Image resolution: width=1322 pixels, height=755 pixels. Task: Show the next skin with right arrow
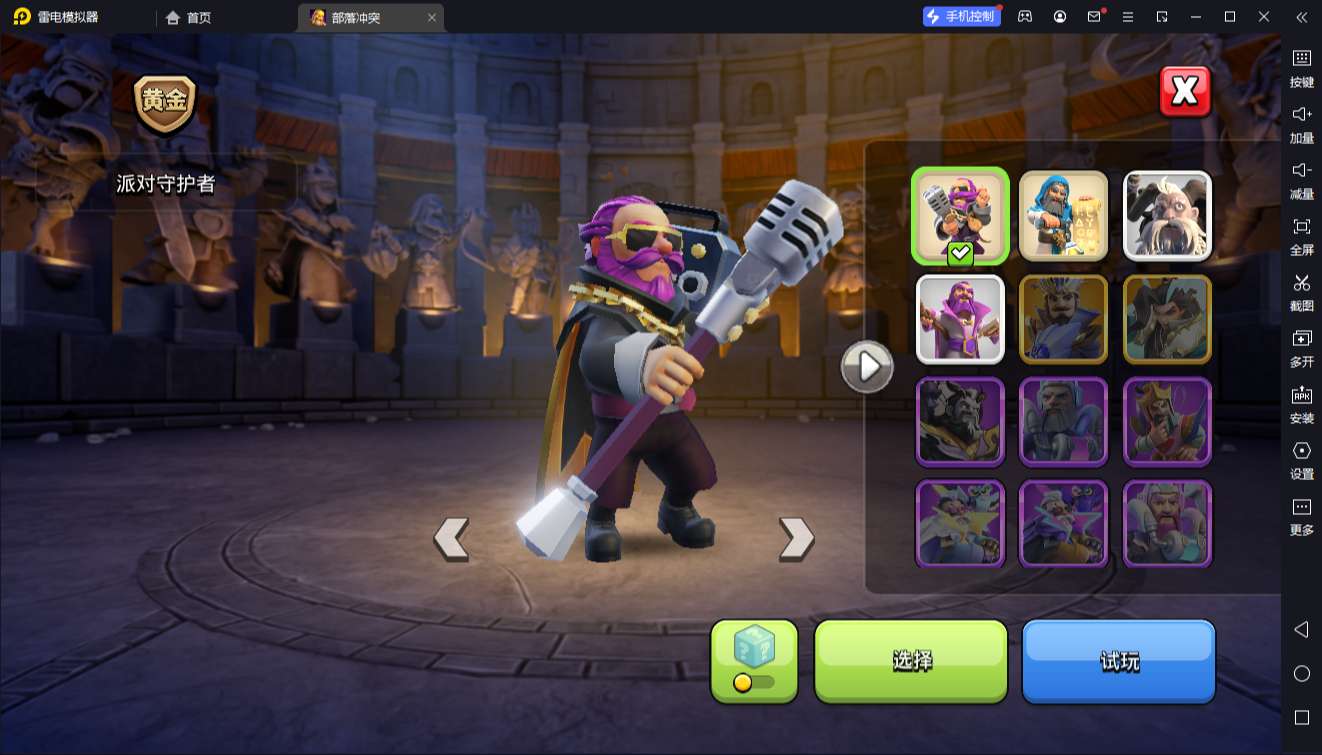[796, 538]
